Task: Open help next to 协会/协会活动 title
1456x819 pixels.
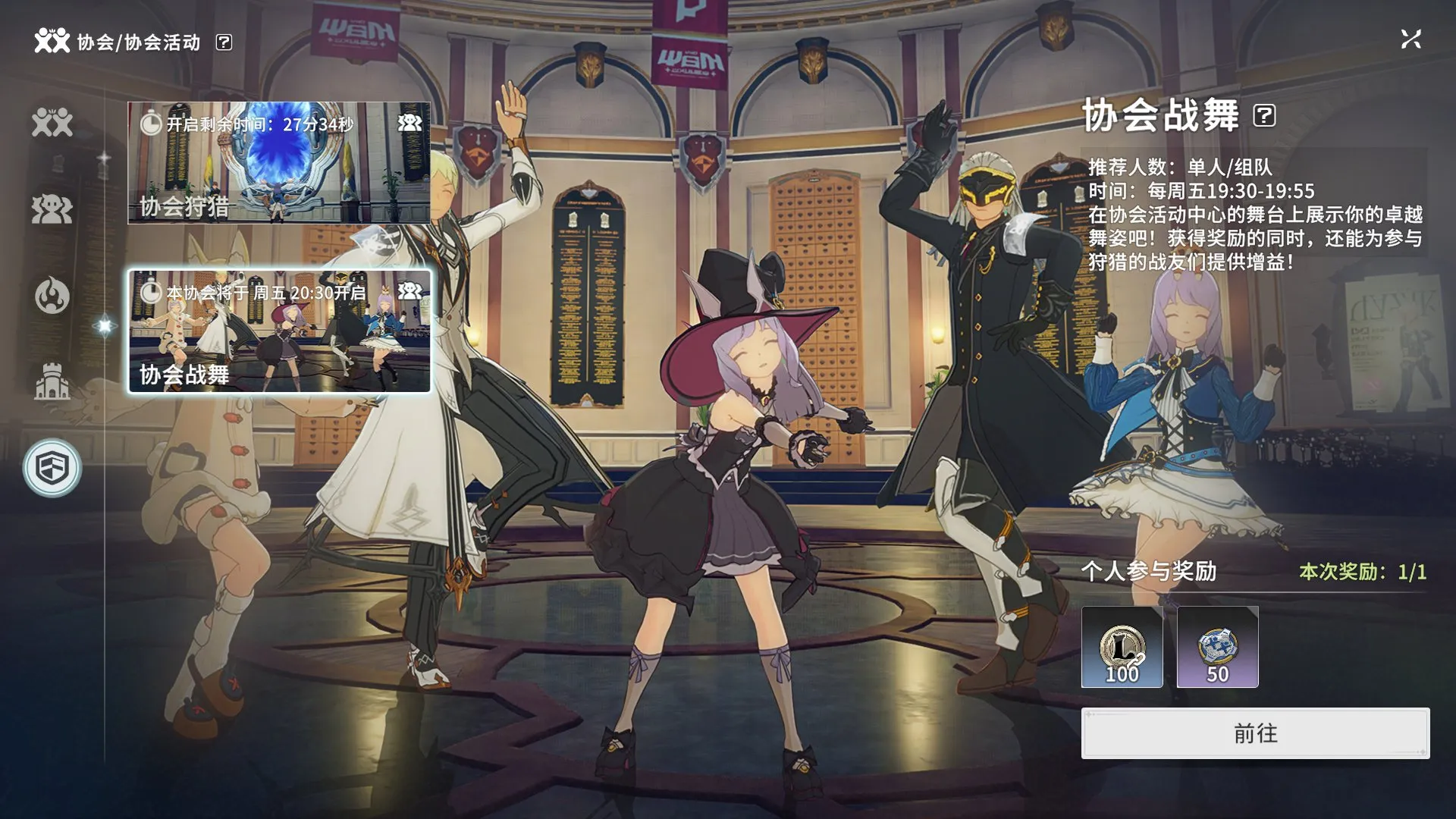Action: tap(224, 42)
